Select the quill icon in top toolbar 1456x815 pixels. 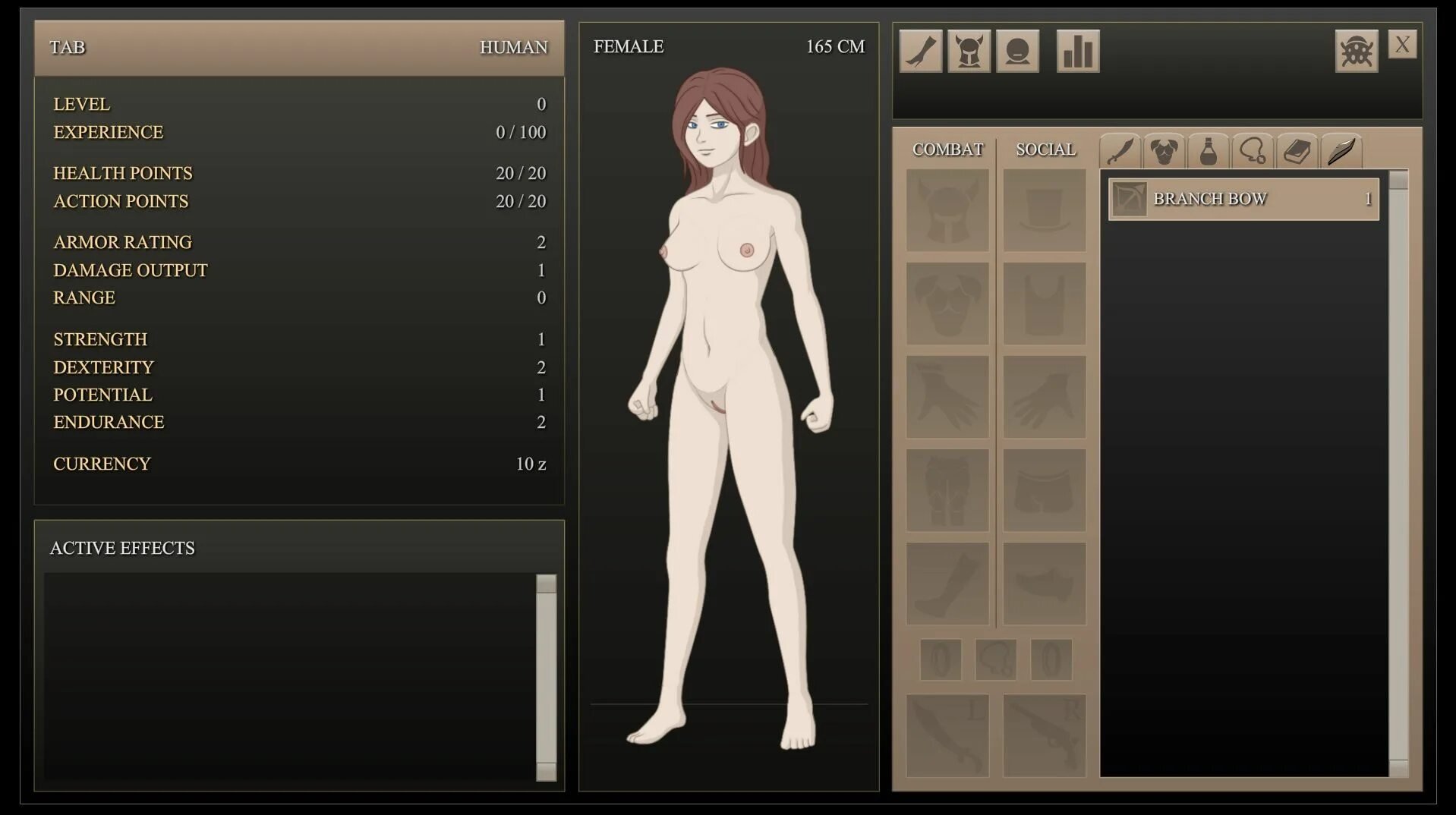920,51
